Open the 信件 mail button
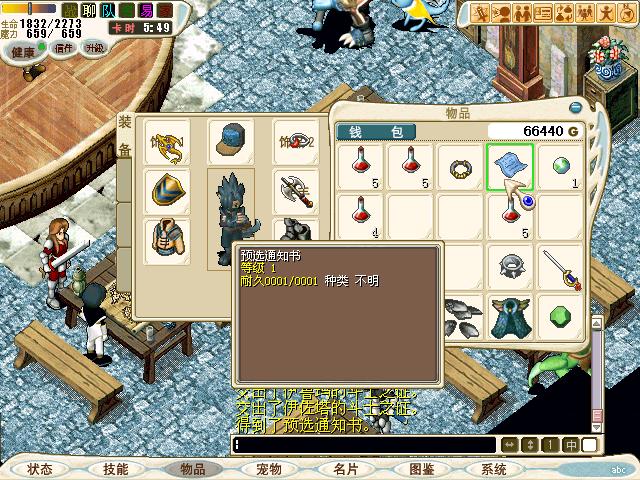 pyautogui.click(x=64, y=48)
